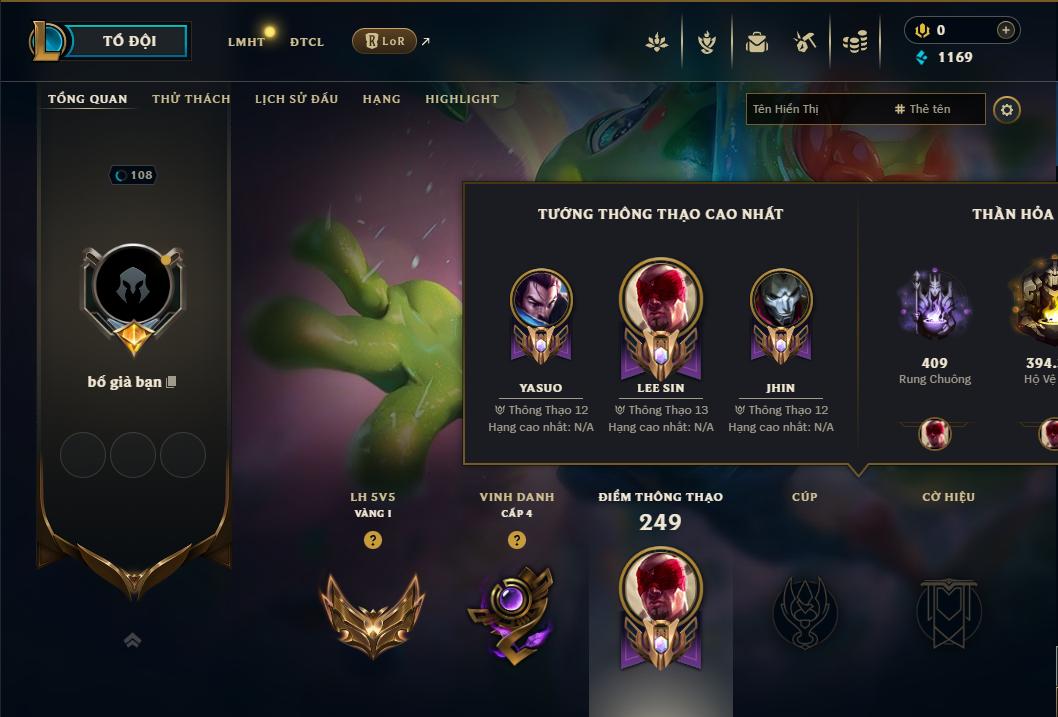
Task: Click the TỔ ĐỘI party button
Action: [x=129, y=41]
